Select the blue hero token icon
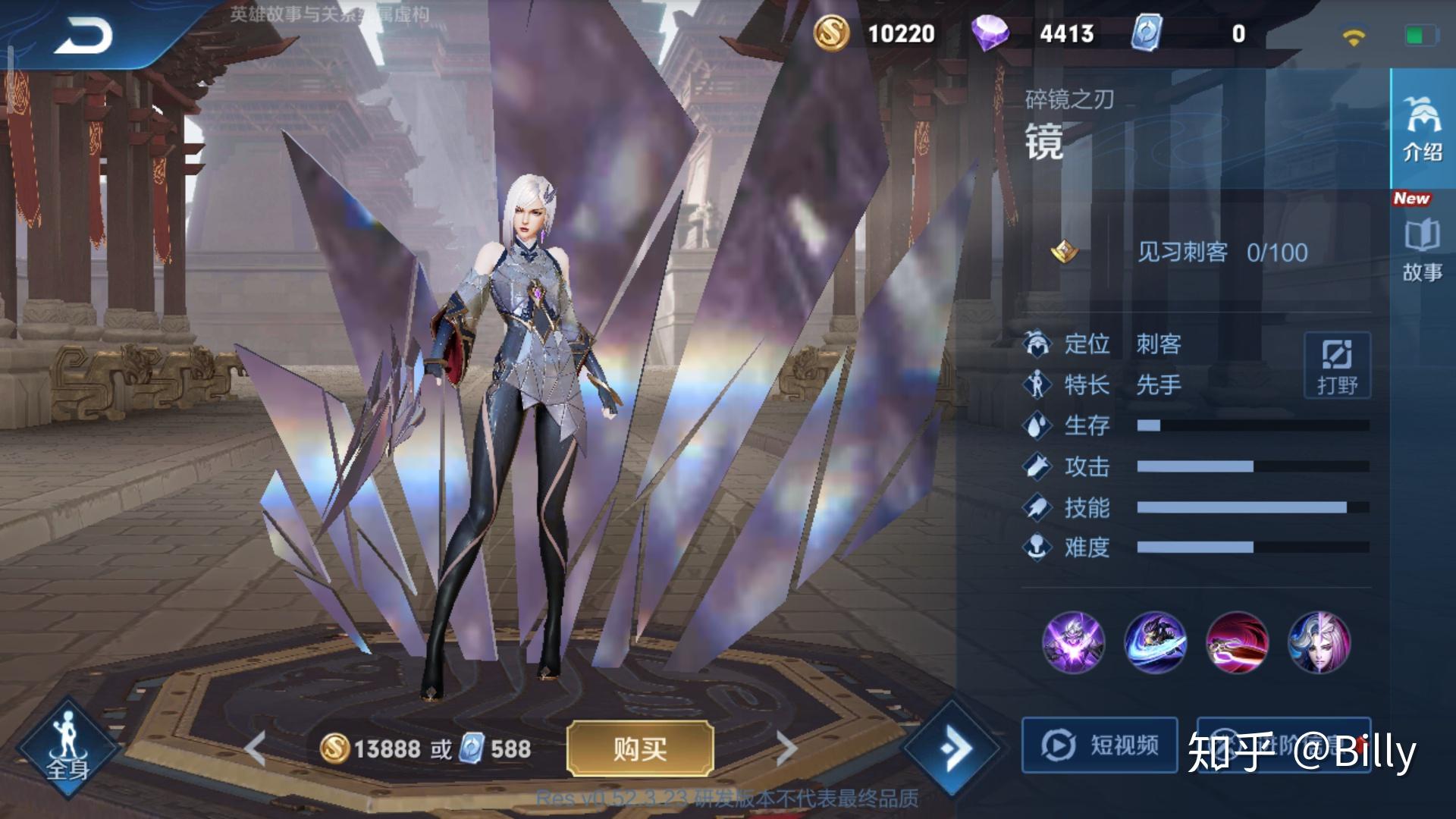This screenshot has width=1456, height=819. pos(1147,33)
